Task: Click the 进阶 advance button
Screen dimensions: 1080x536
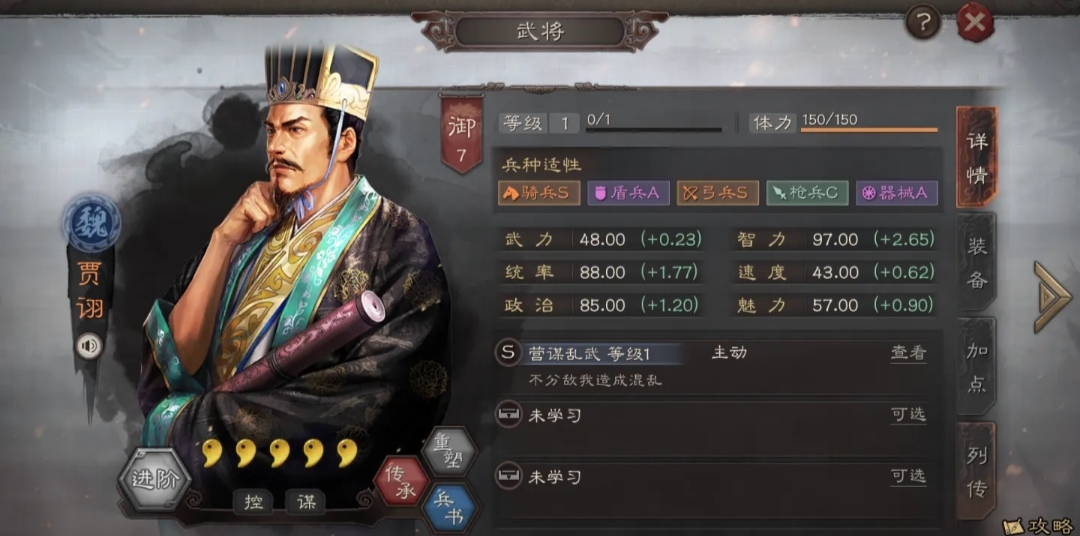Action: [155, 479]
